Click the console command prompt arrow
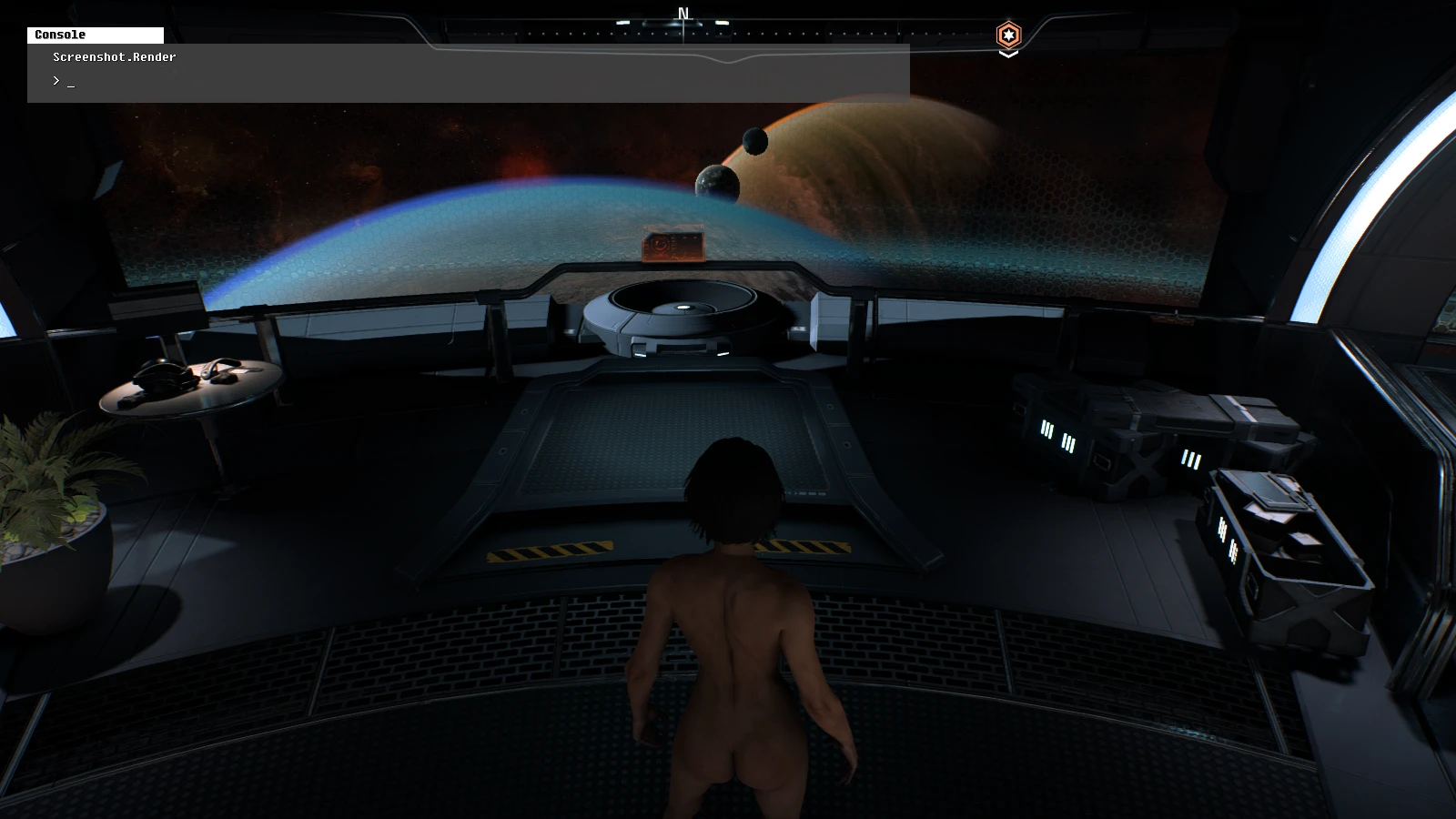The width and height of the screenshot is (1456, 819). (x=56, y=80)
